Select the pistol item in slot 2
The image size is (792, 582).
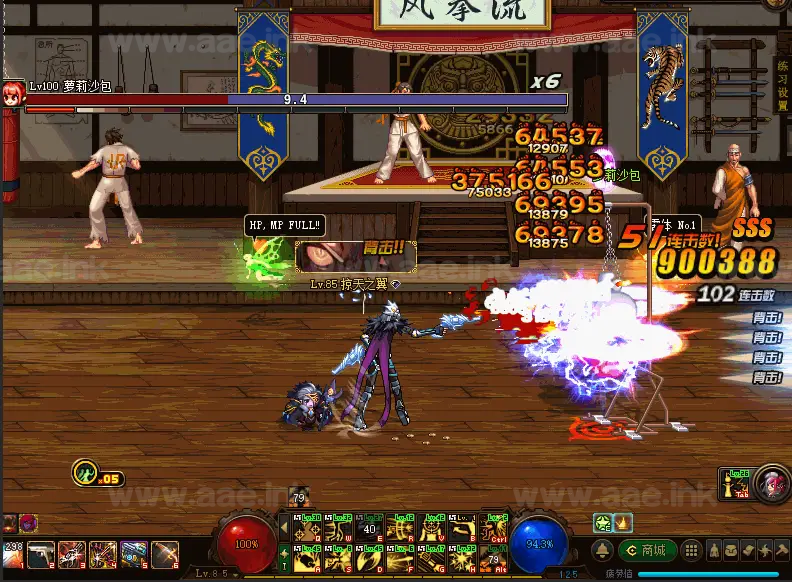42,554
